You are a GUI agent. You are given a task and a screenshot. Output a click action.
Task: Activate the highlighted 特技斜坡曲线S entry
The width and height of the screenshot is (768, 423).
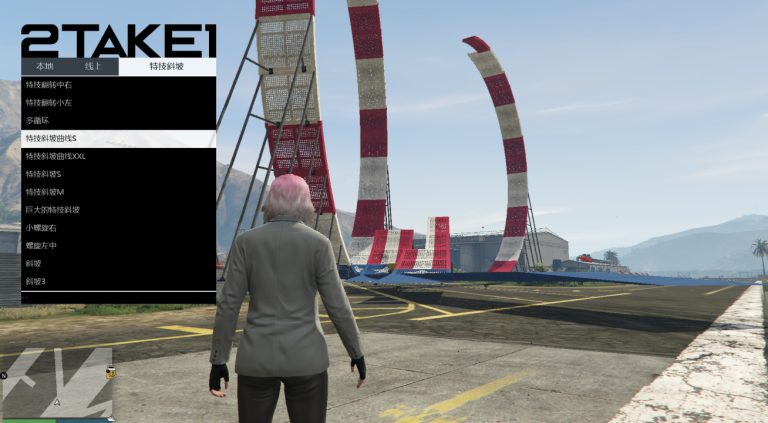118,138
